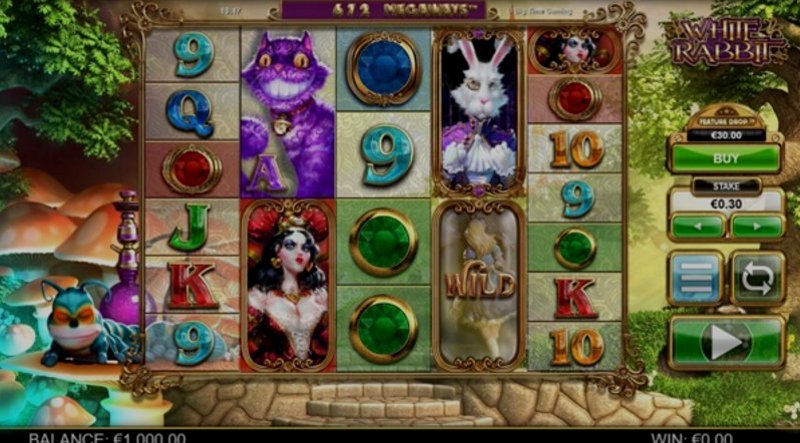Open the three-line menu button
Image resolution: width=800 pixels, height=443 pixels.
(x=696, y=278)
